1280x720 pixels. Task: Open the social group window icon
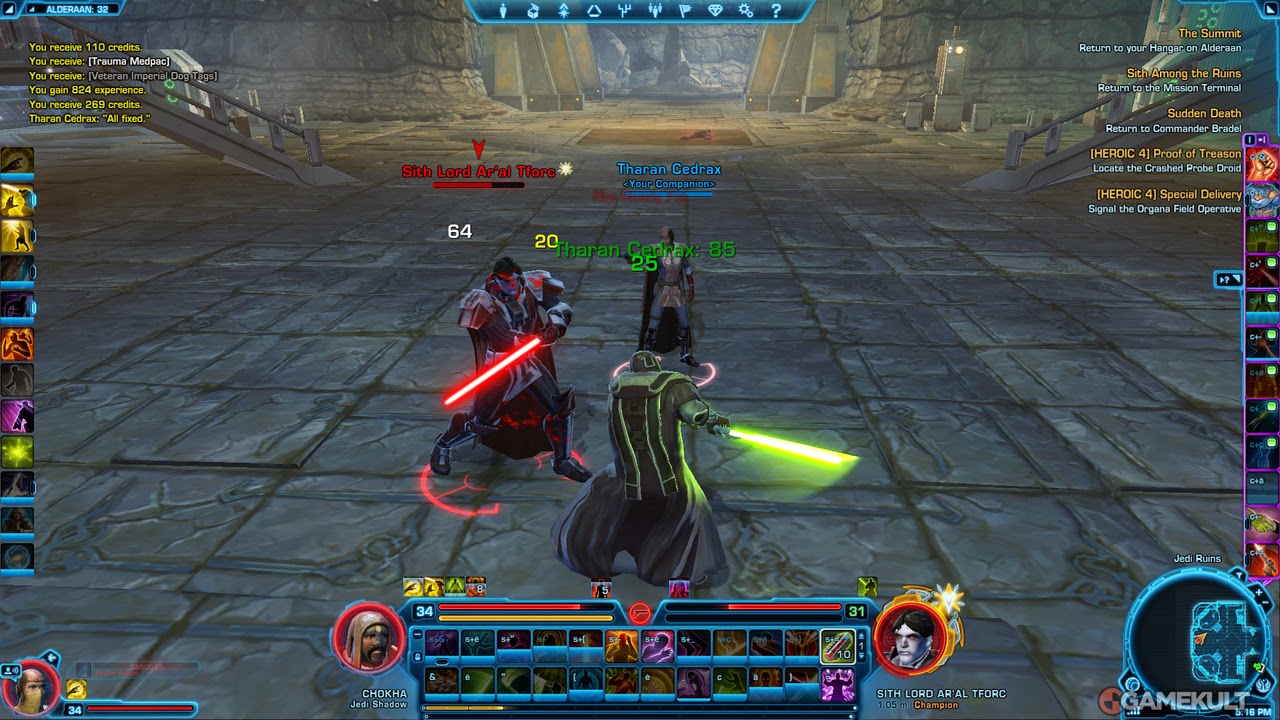(x=655, y=11)
